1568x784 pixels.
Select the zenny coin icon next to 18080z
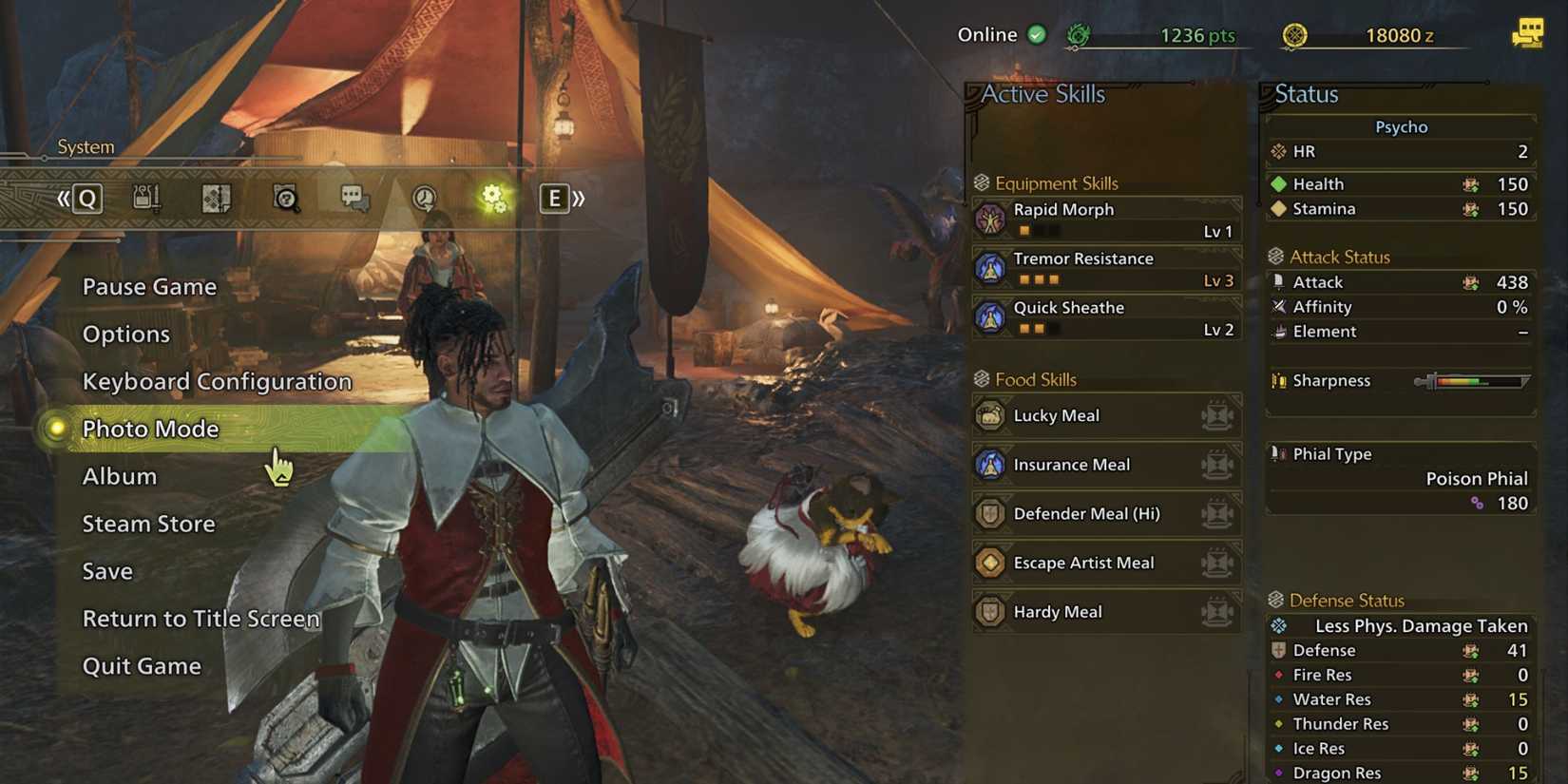pos(1294,34)
